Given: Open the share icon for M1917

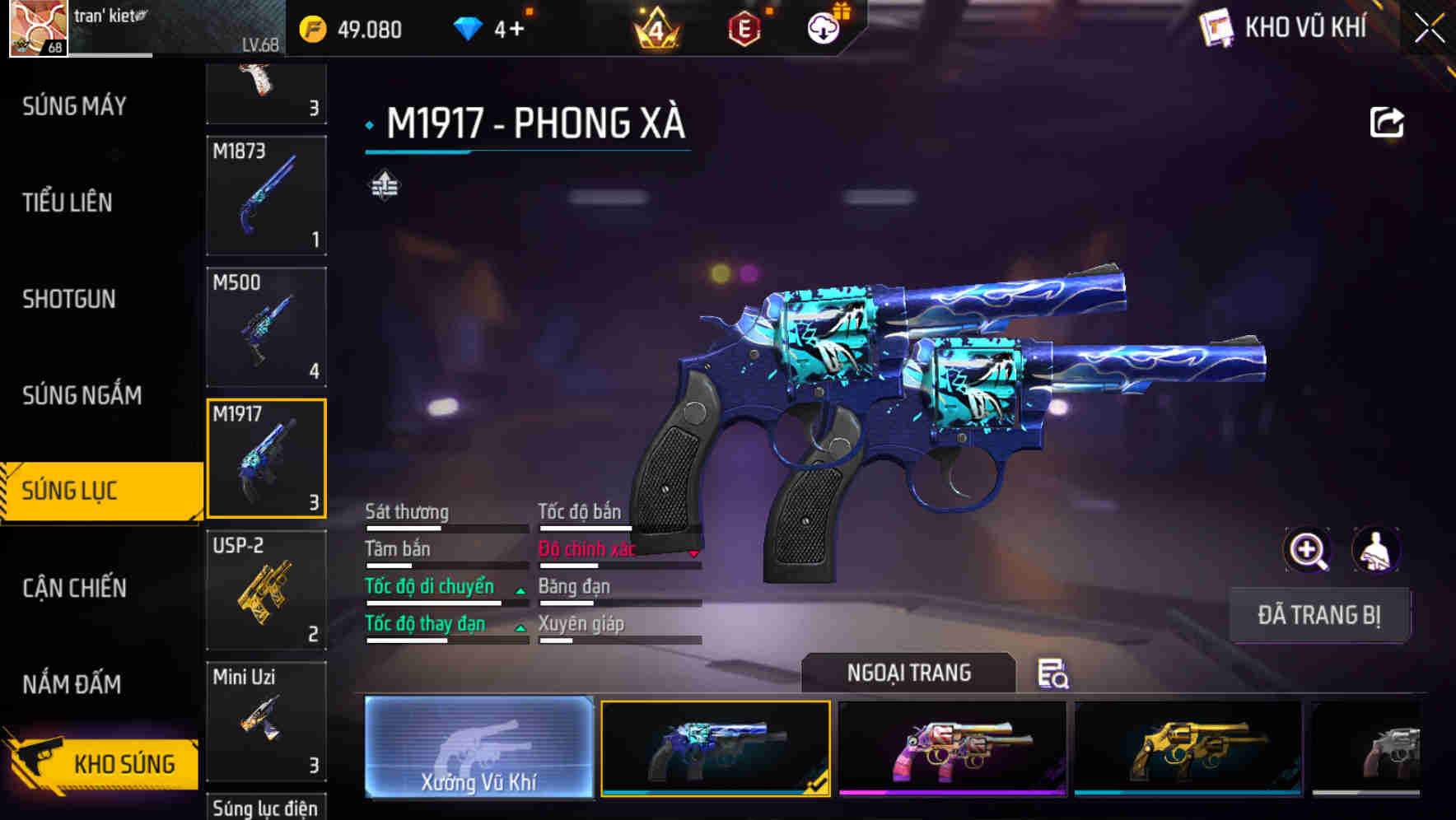Looking at the screenshot, I should tap(1387, 122).
